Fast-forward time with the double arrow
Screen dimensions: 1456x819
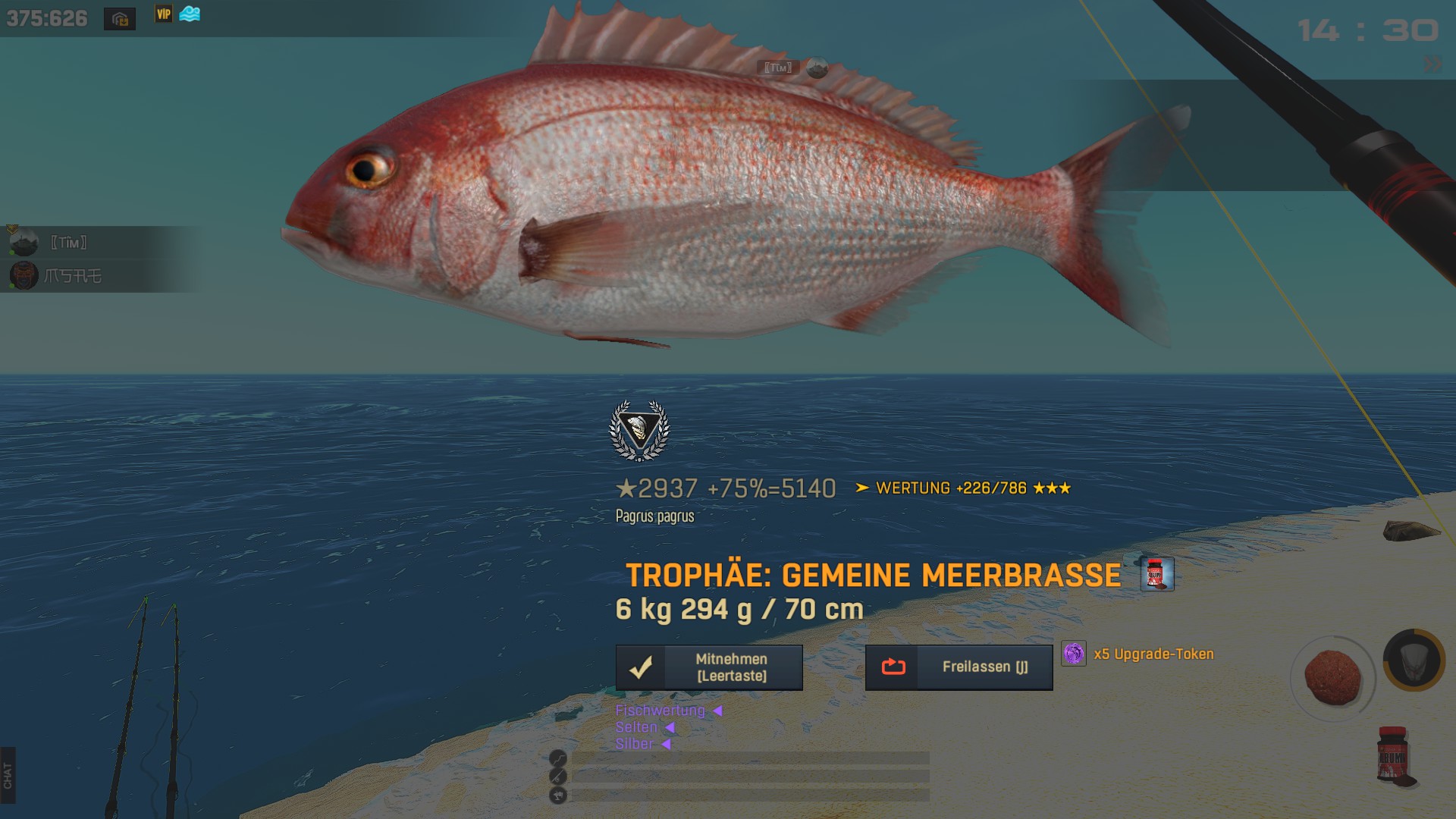[x=1432, y=64]
